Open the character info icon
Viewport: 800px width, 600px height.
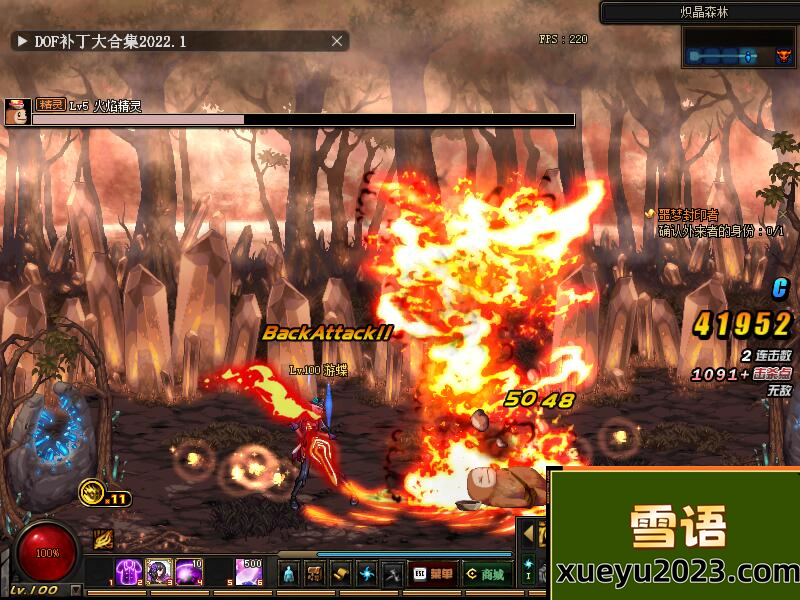click(x=289, y=574)
